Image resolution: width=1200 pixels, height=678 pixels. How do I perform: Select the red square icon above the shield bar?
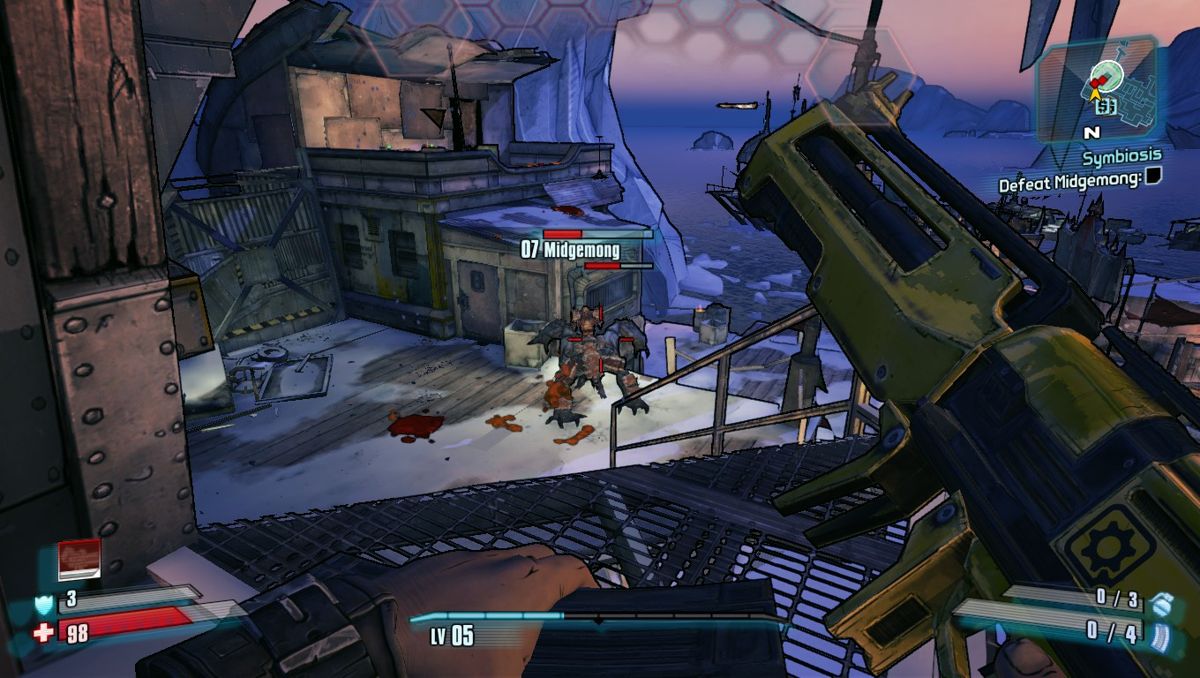click(79, 560)
